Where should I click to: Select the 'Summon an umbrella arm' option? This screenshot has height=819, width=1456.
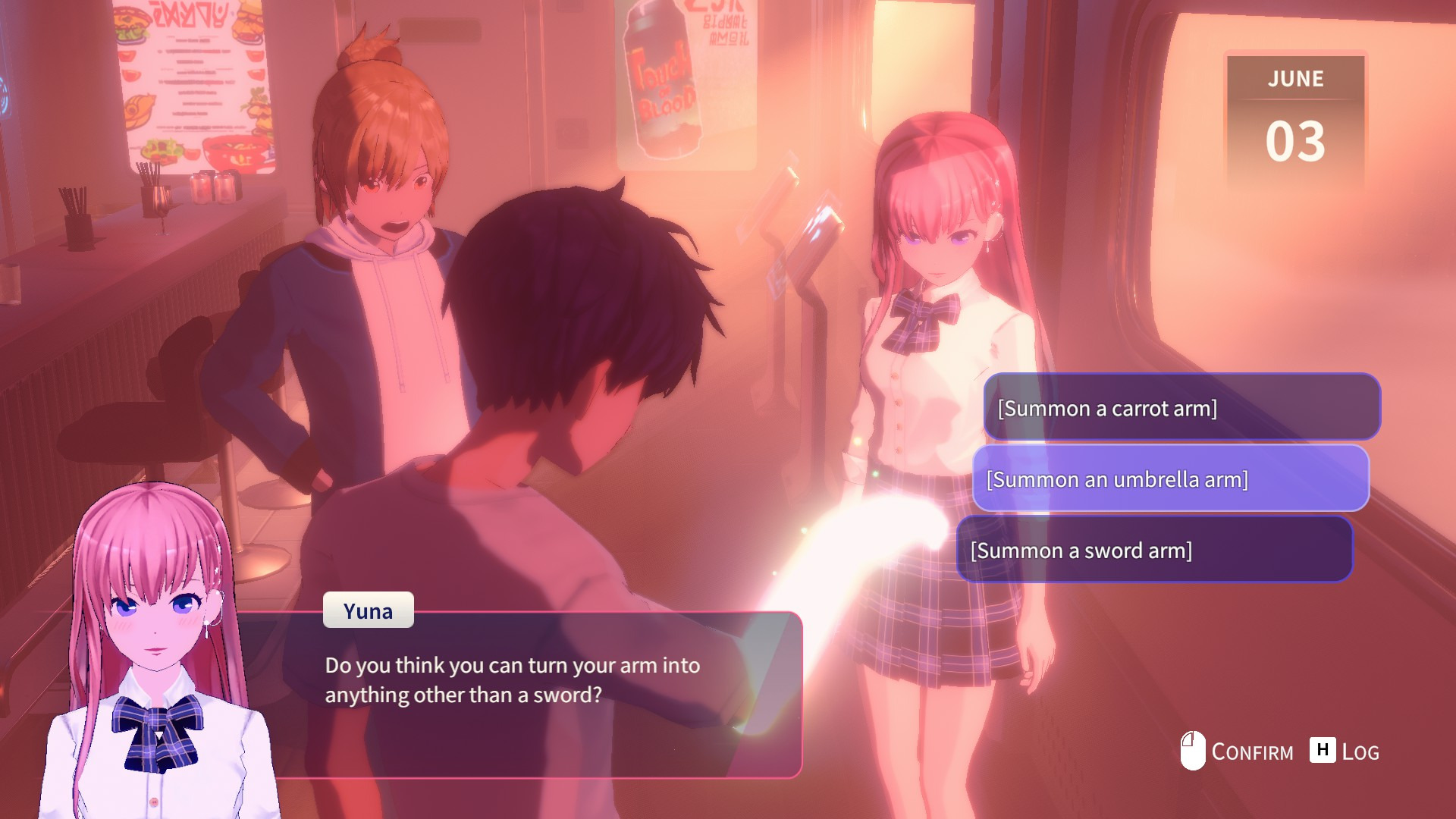(x=1170, y=479)
